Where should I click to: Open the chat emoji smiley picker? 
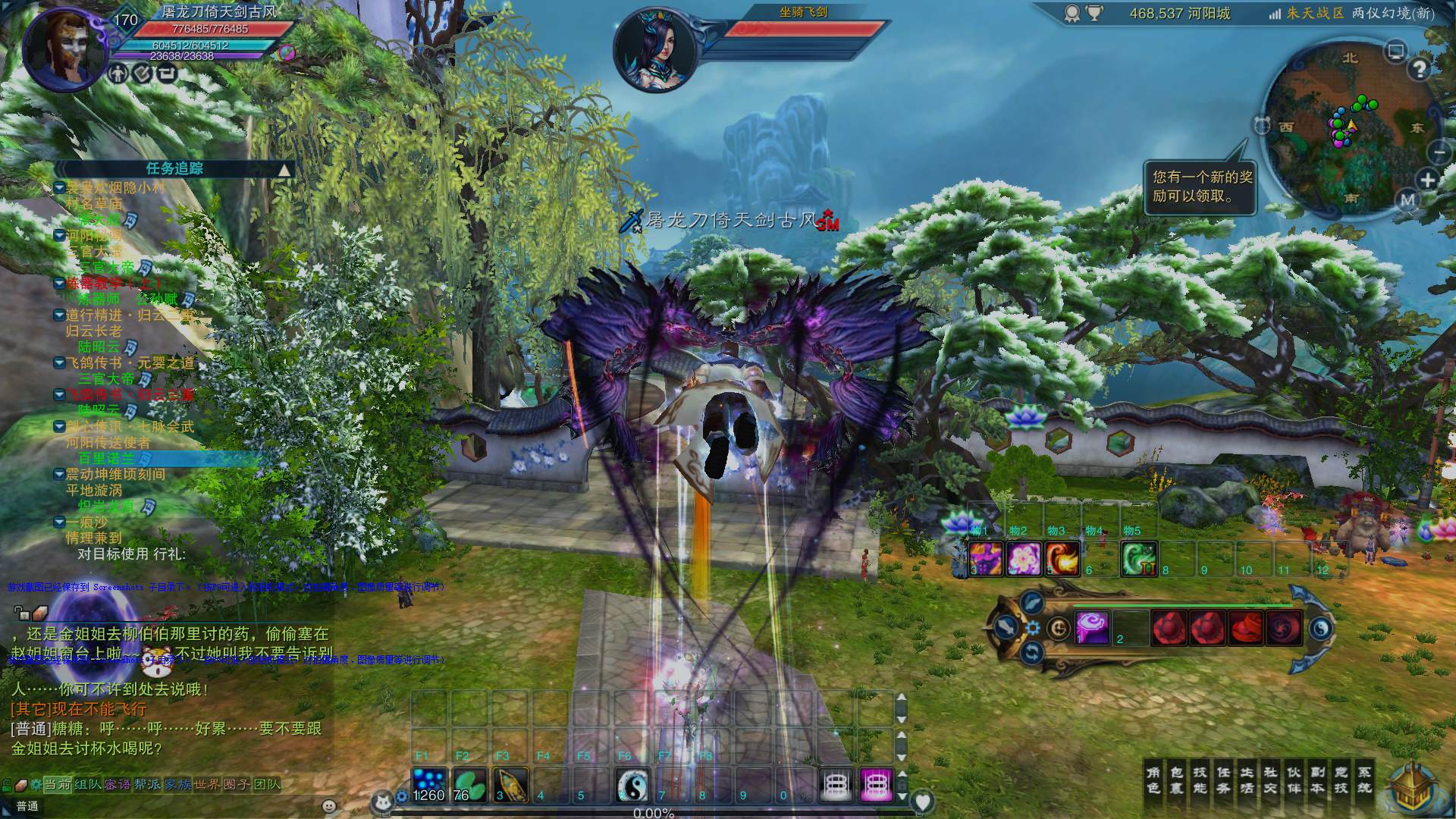329,806
